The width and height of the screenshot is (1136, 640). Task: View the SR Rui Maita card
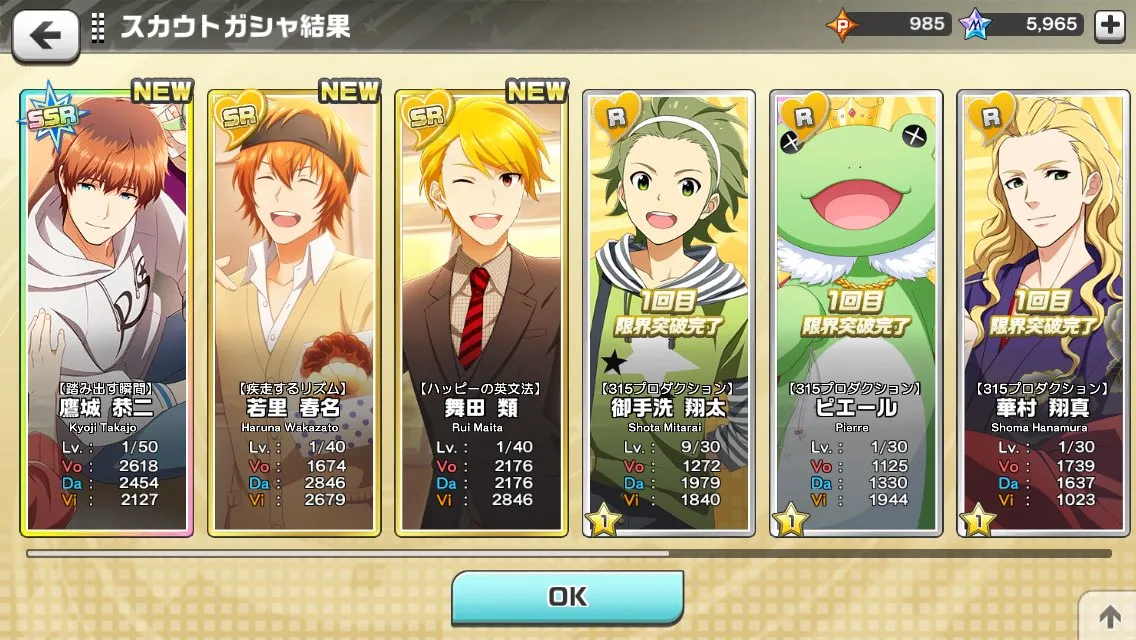point(481,310)
